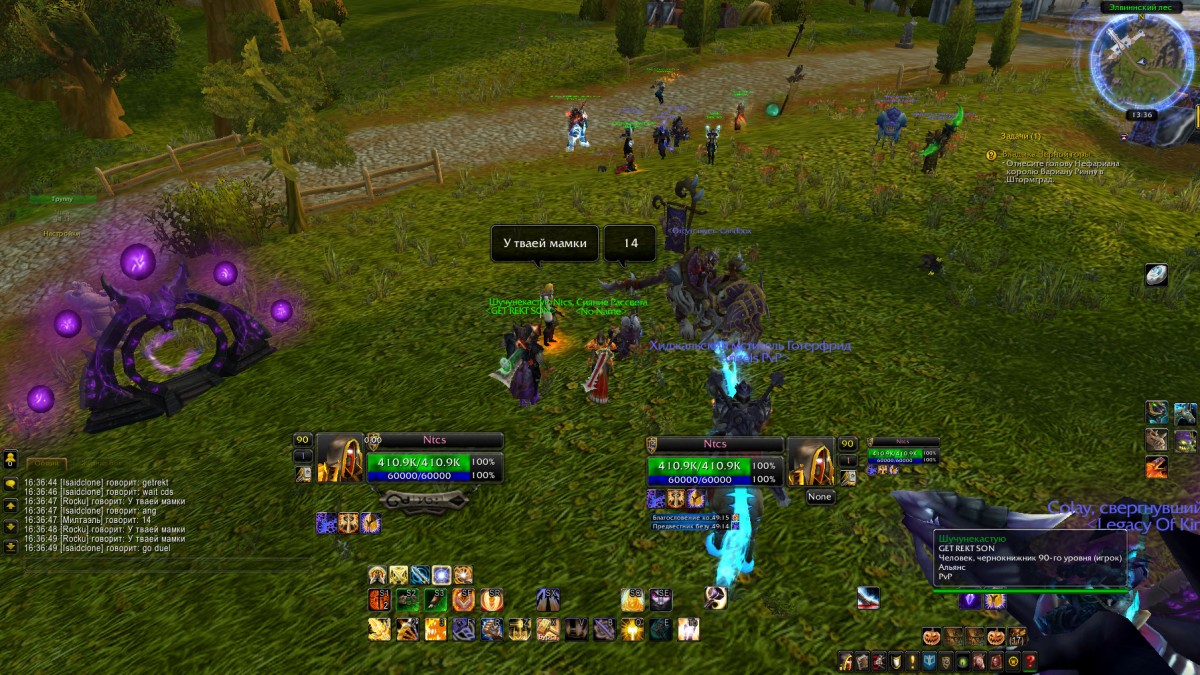The height and width of the screenshot is (675, 1200).
Task: Open the chat bubble button beside the chat log
Action: (x=10, y=484)
